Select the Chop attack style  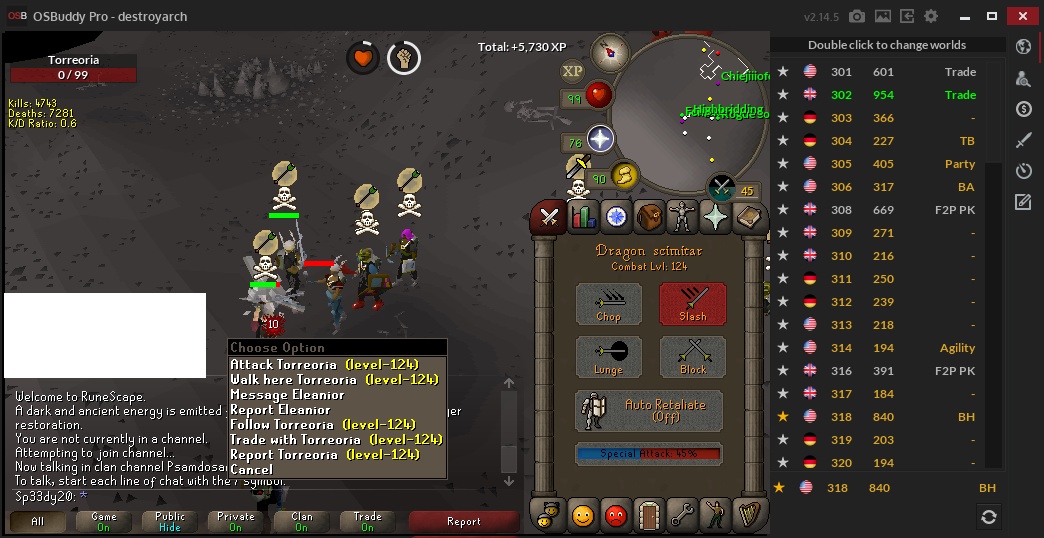click(609, 304)
